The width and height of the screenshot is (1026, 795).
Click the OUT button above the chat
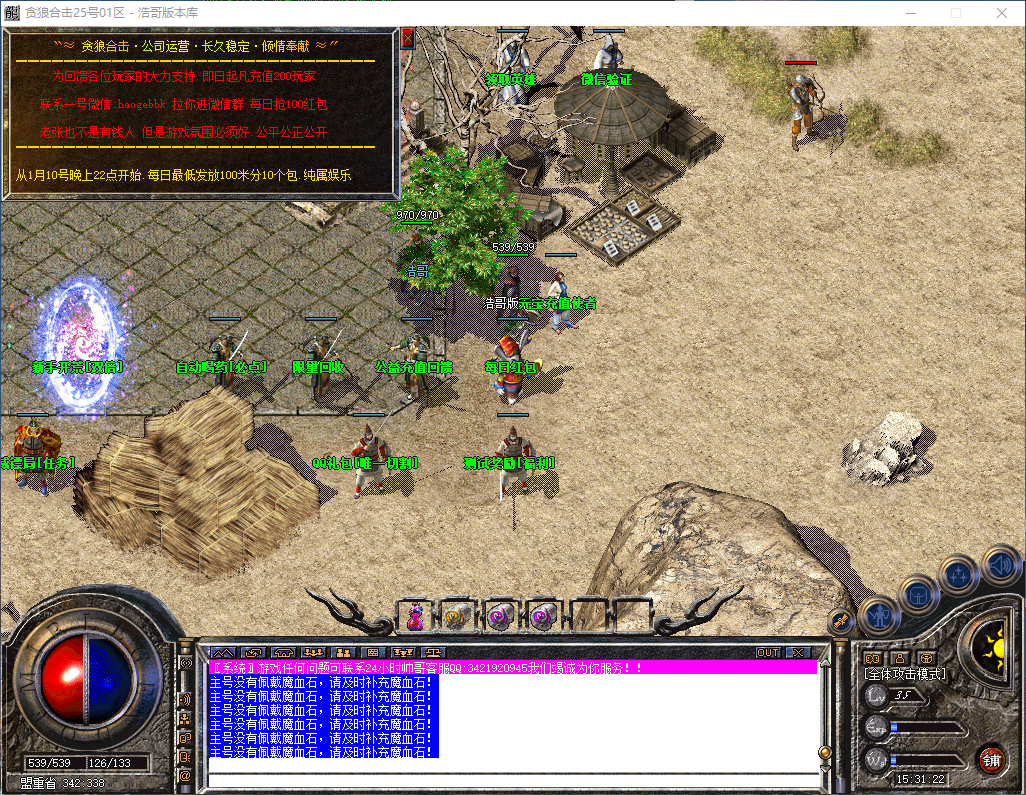click(767, 652)
